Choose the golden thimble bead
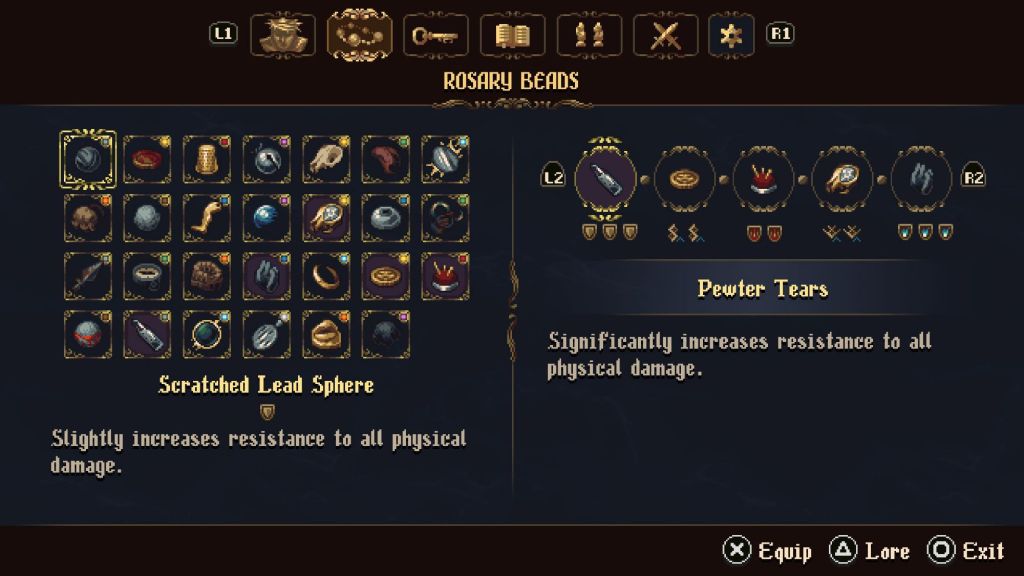 click(x=207, y=160)
